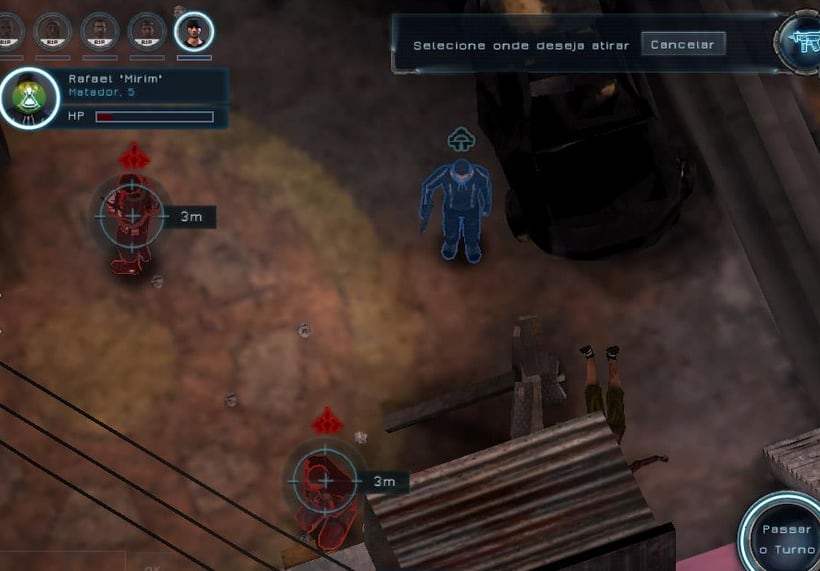820x571 pixels.
Task: Target the lower enemy's crosshair marker
Action: pos(324,481)
